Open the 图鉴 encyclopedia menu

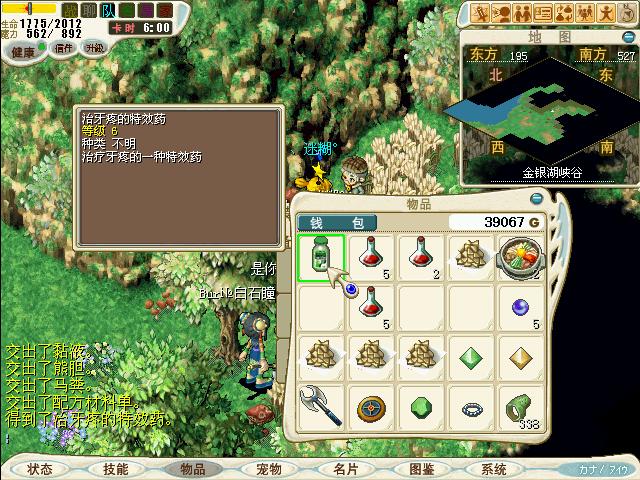tap(421, 468)
